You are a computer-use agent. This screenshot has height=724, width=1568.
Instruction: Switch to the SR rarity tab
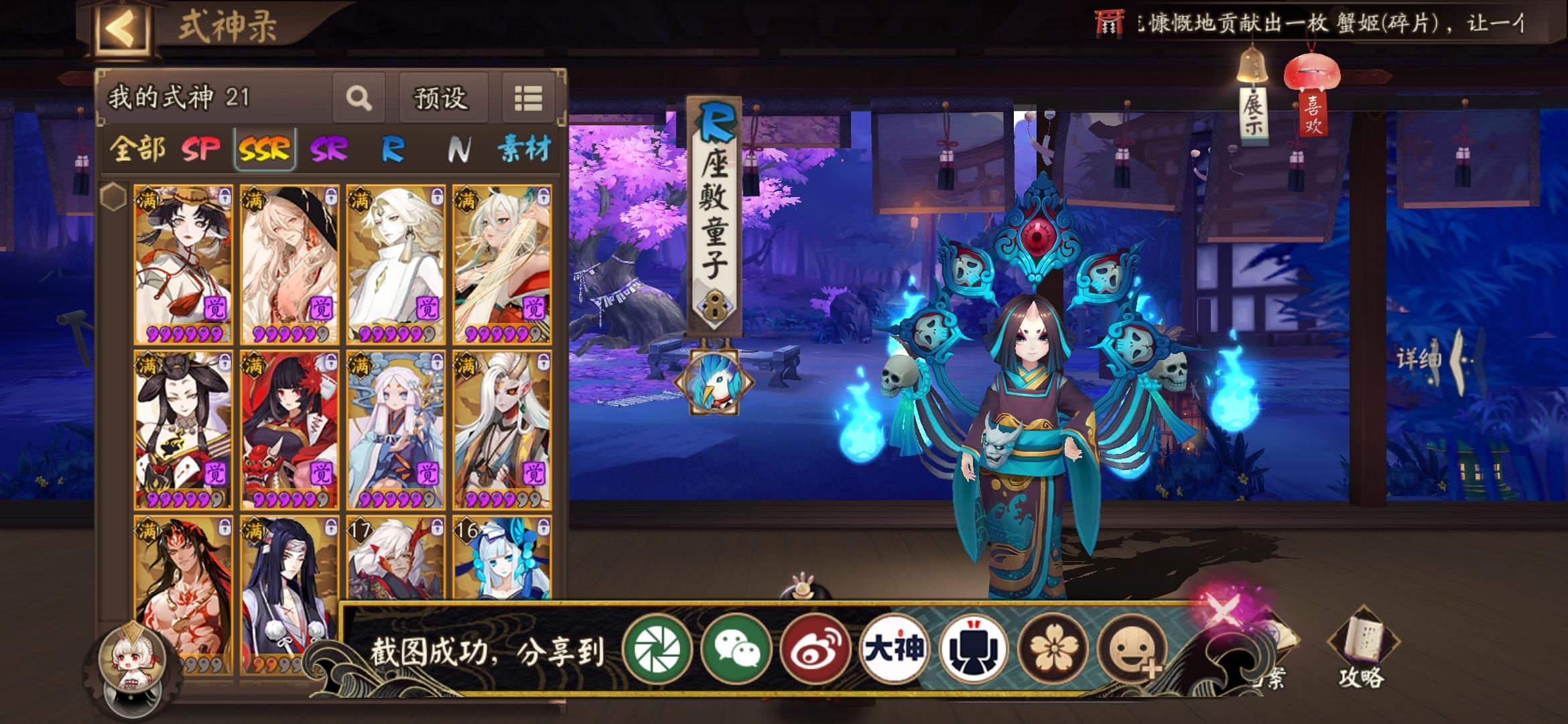point(328,152)
